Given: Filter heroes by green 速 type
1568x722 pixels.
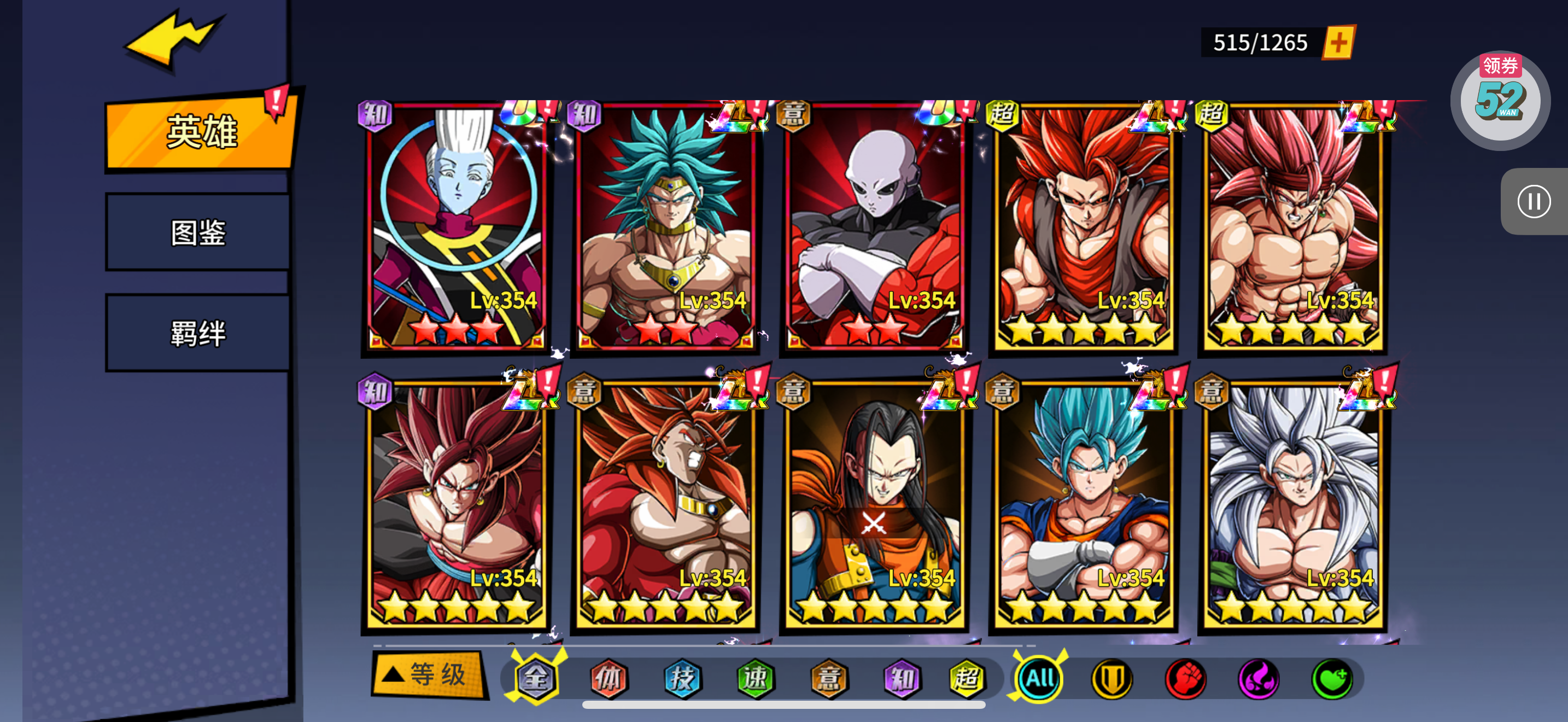Looking at the screenshot, I should coord(756,678).
